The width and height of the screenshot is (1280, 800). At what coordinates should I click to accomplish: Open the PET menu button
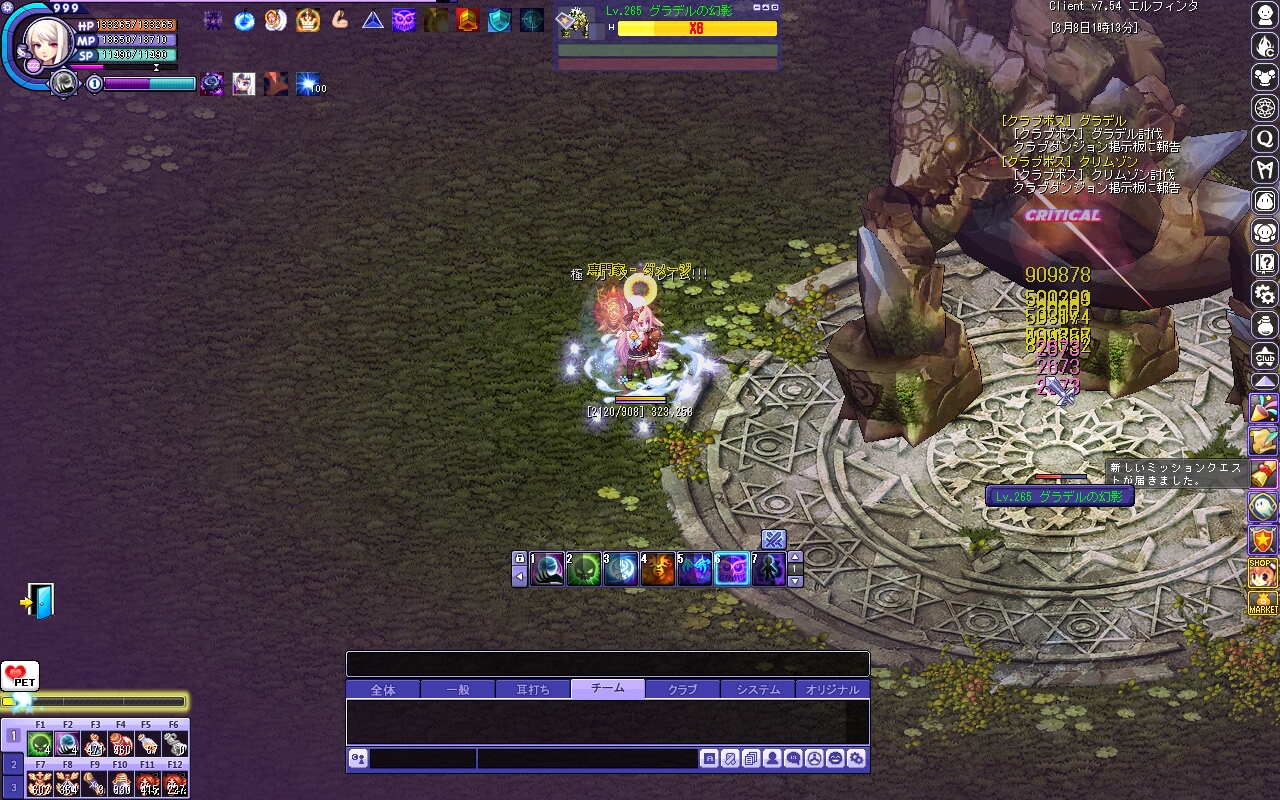[x=20, y=677]
